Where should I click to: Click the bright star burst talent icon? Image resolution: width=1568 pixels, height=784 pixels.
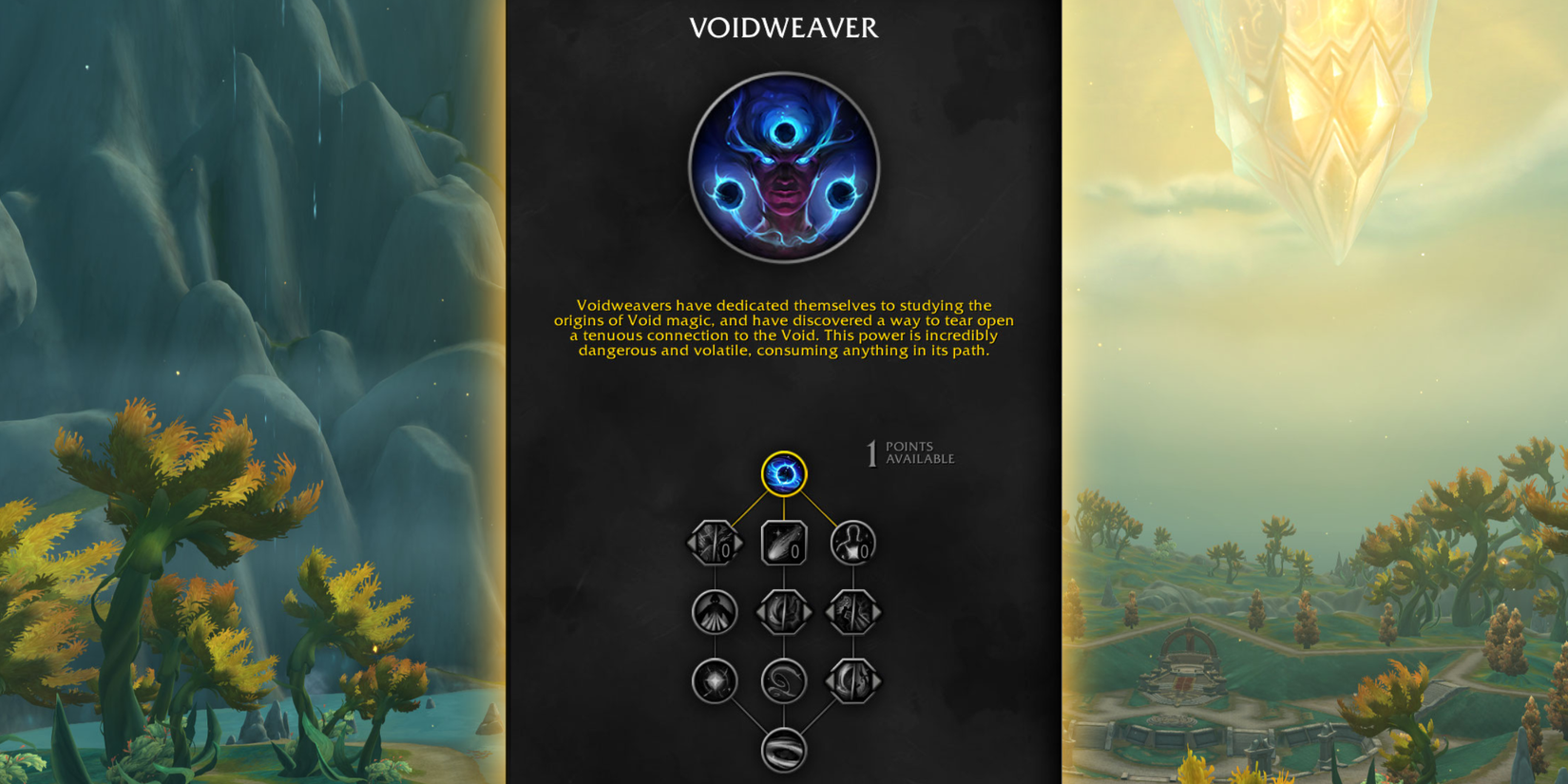click(714, 680)
